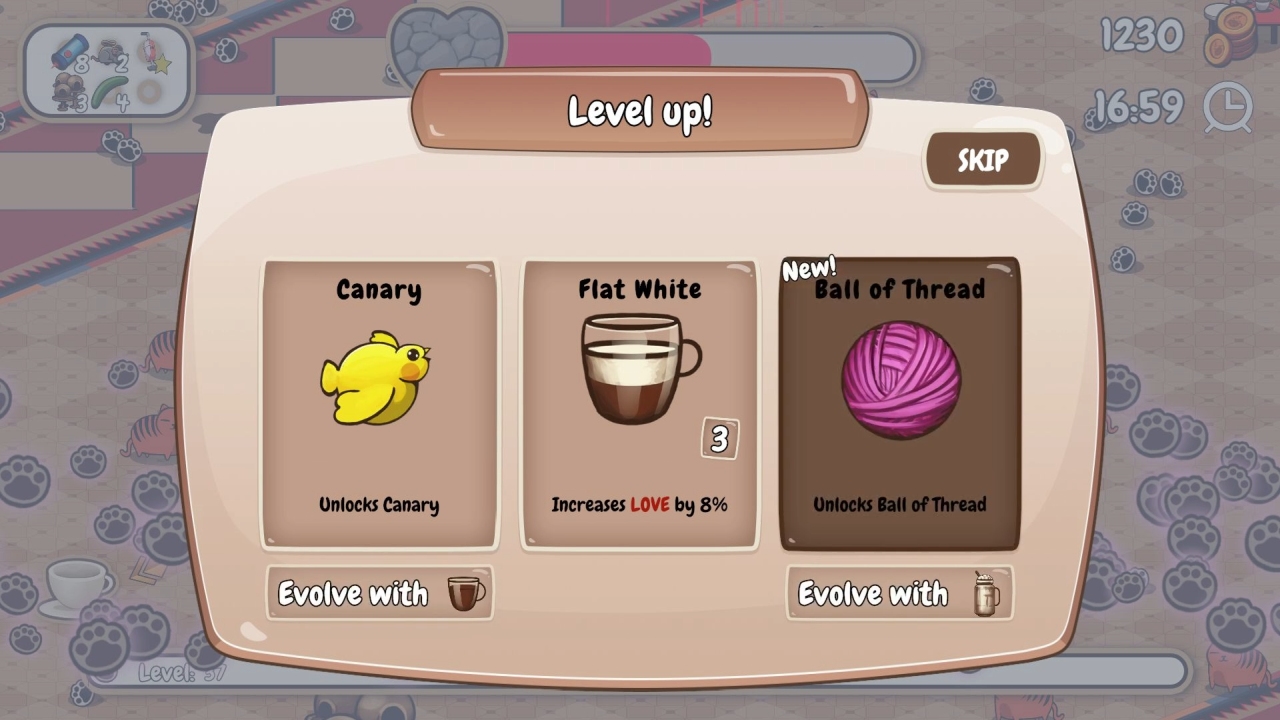The image size is (1280, 720).
Task: Click the blue spray toy inventory icon
Action: 70,50
